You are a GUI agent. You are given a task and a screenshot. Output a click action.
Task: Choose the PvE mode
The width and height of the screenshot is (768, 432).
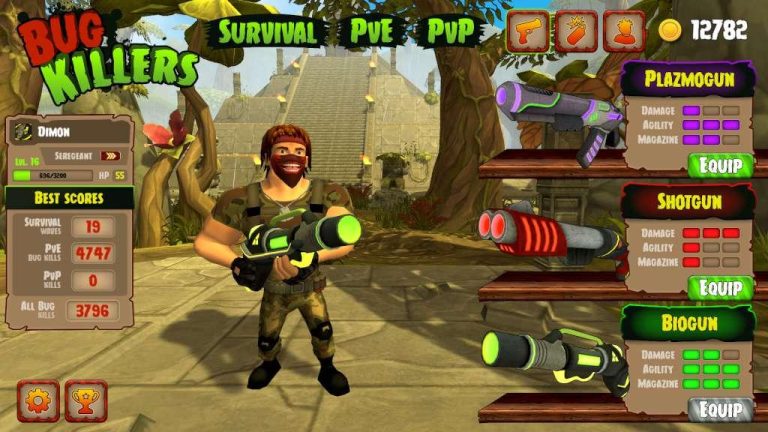371,31
